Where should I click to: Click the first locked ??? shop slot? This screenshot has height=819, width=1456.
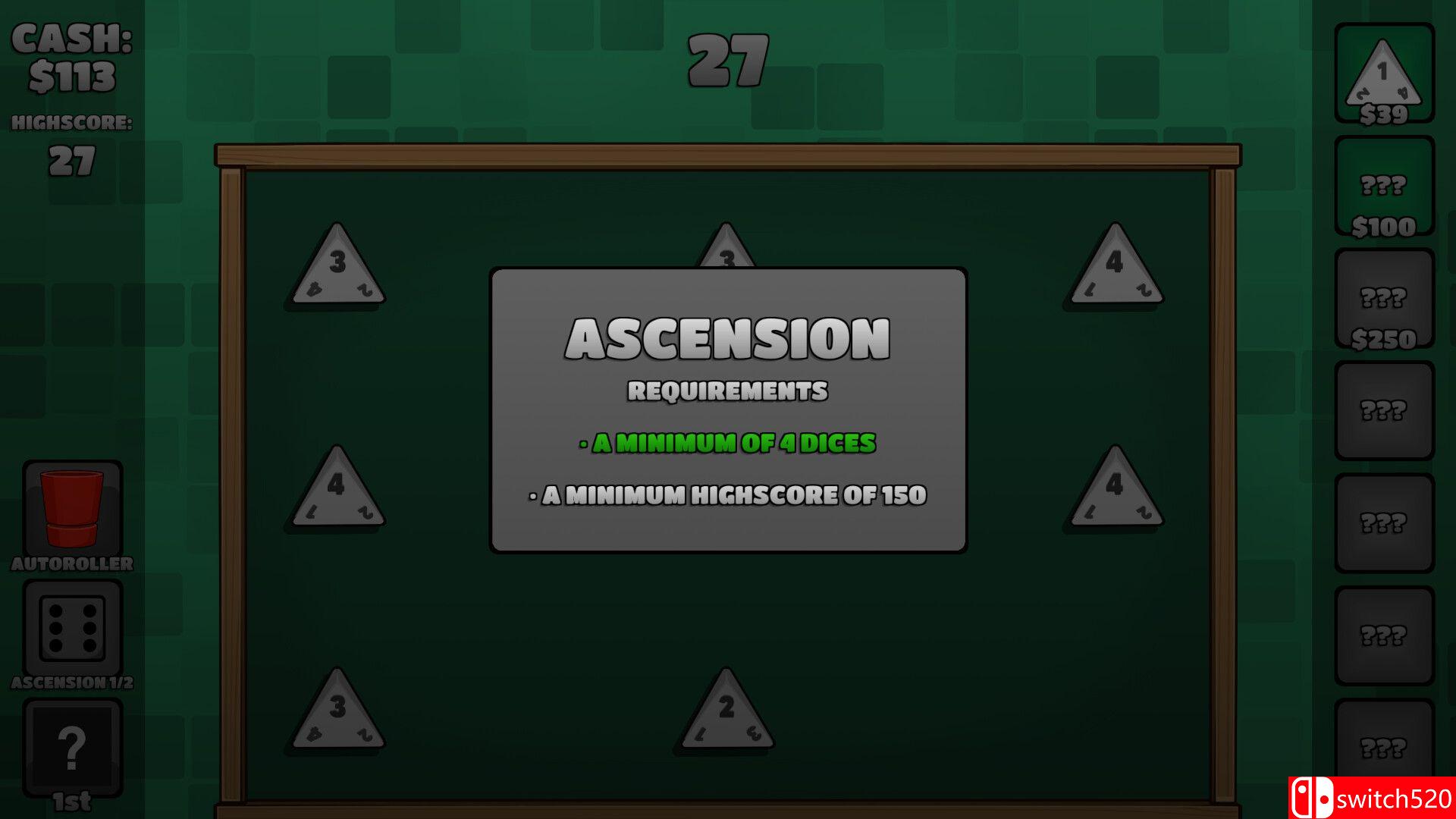point(1384,409)
